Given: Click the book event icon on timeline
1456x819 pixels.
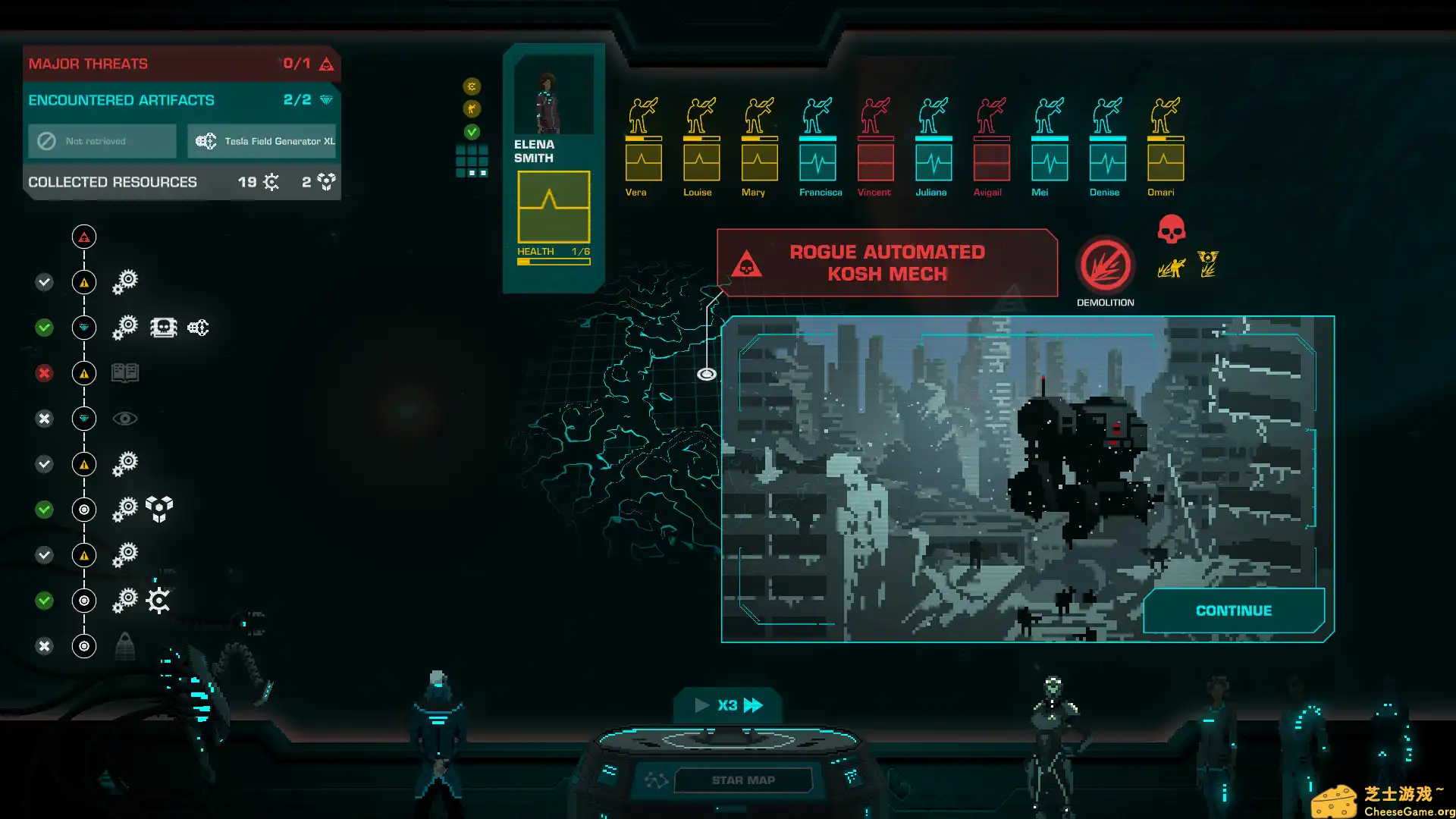Looking at the screenshot, I should click(x=125, y=373).
